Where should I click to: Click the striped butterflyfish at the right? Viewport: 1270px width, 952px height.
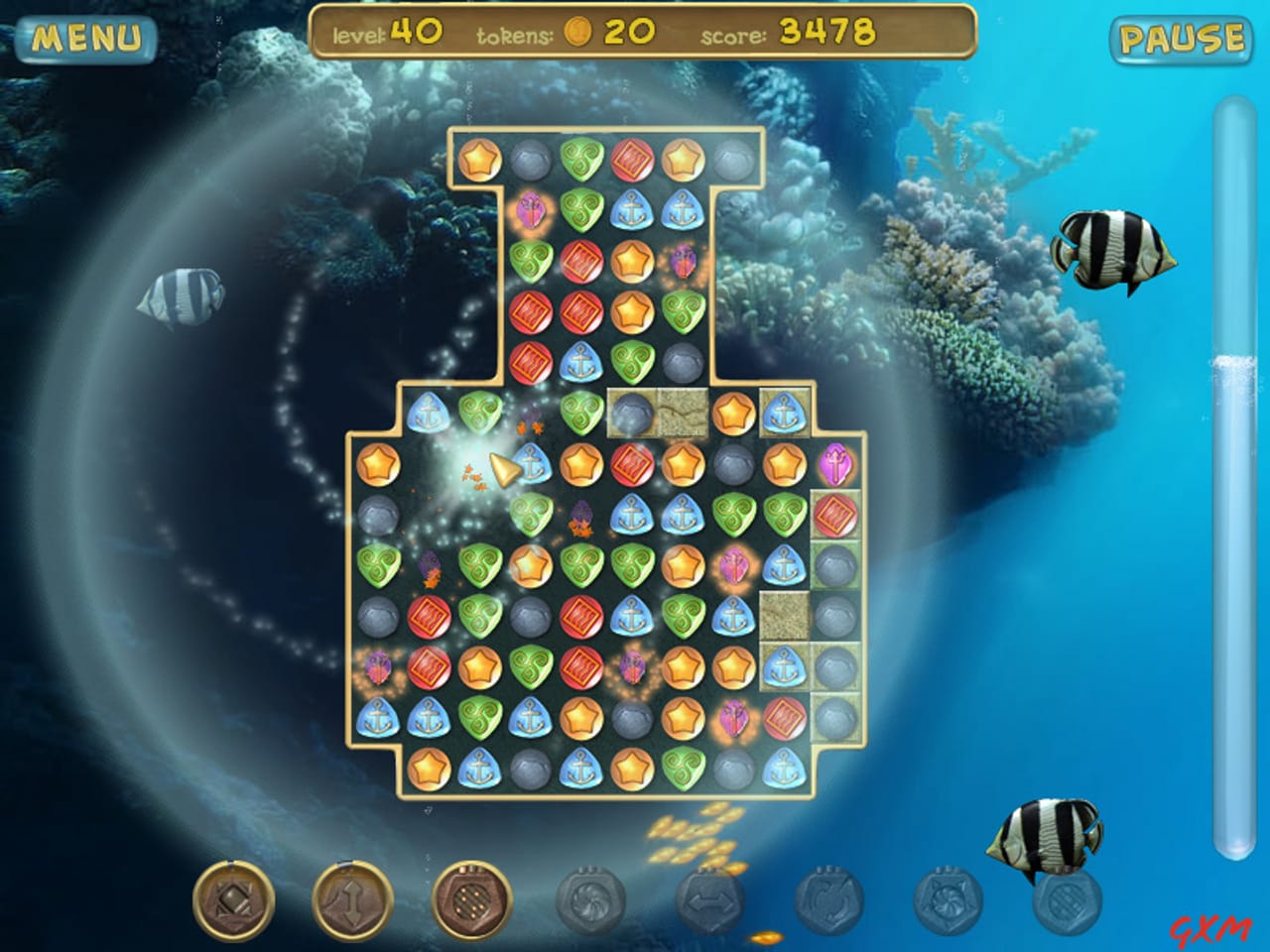1115,246
